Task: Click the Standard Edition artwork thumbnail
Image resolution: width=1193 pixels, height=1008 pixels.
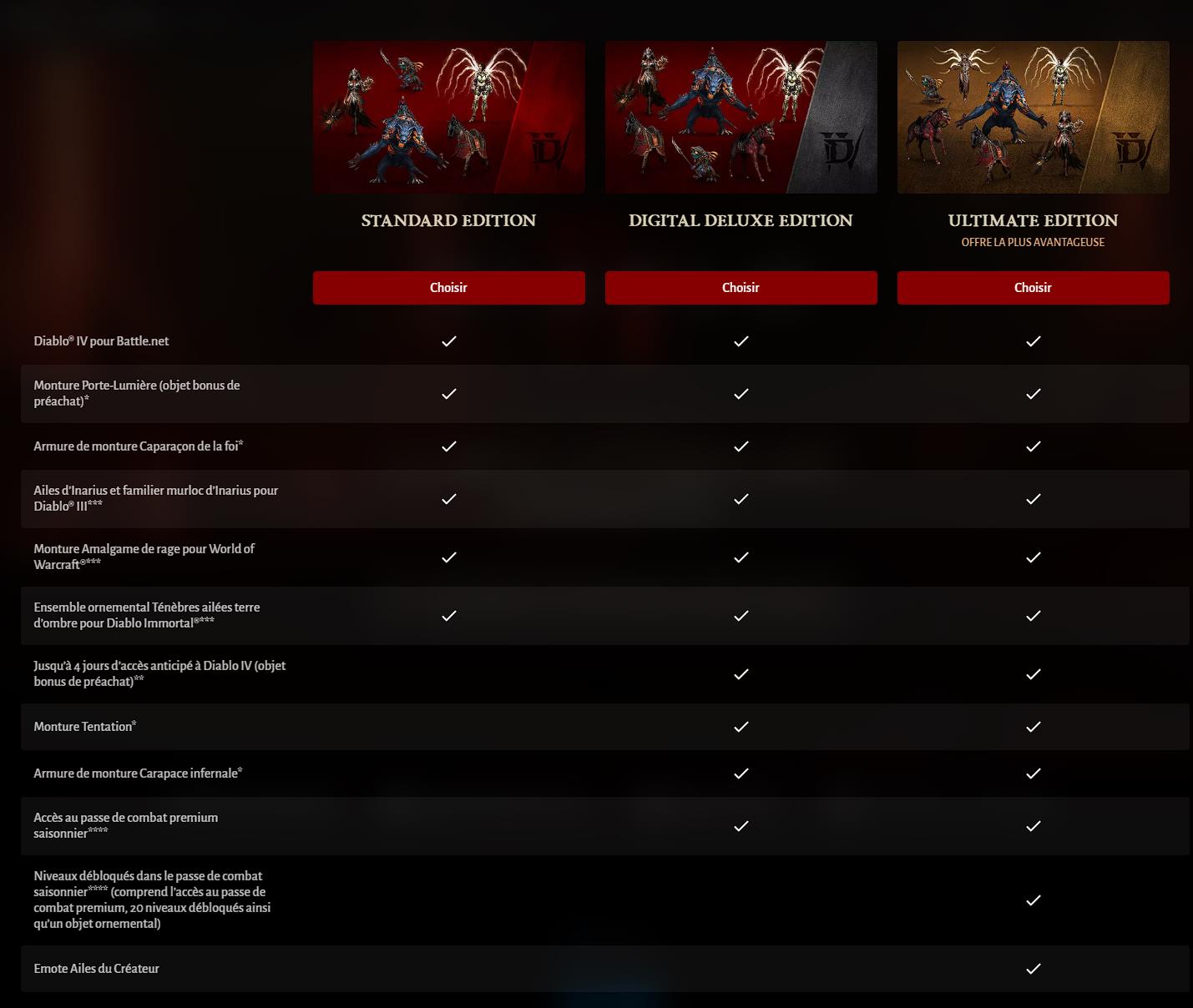Action: 448,117
